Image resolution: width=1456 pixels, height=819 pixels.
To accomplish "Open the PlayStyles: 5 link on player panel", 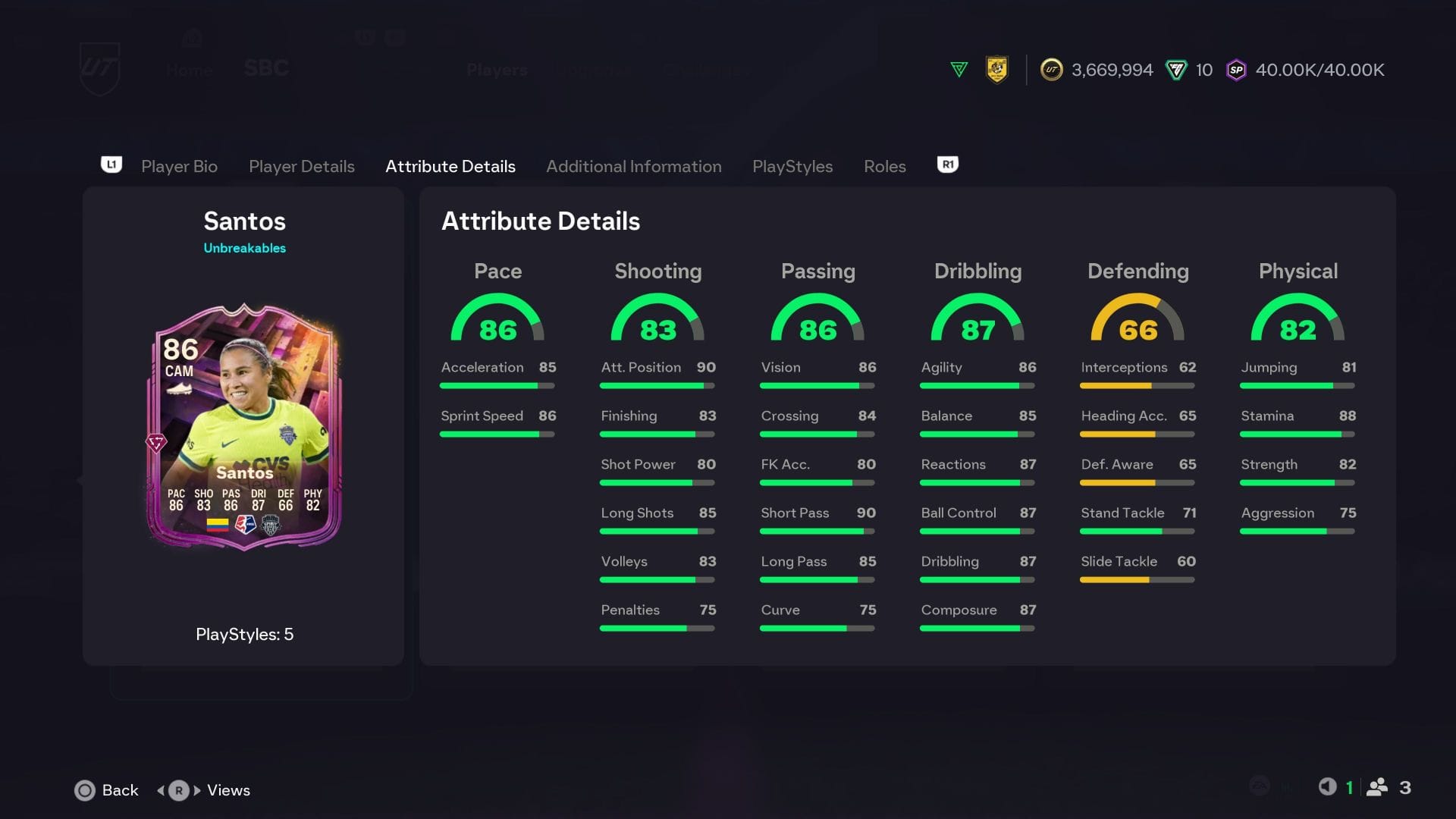I will tap(244, 635).
